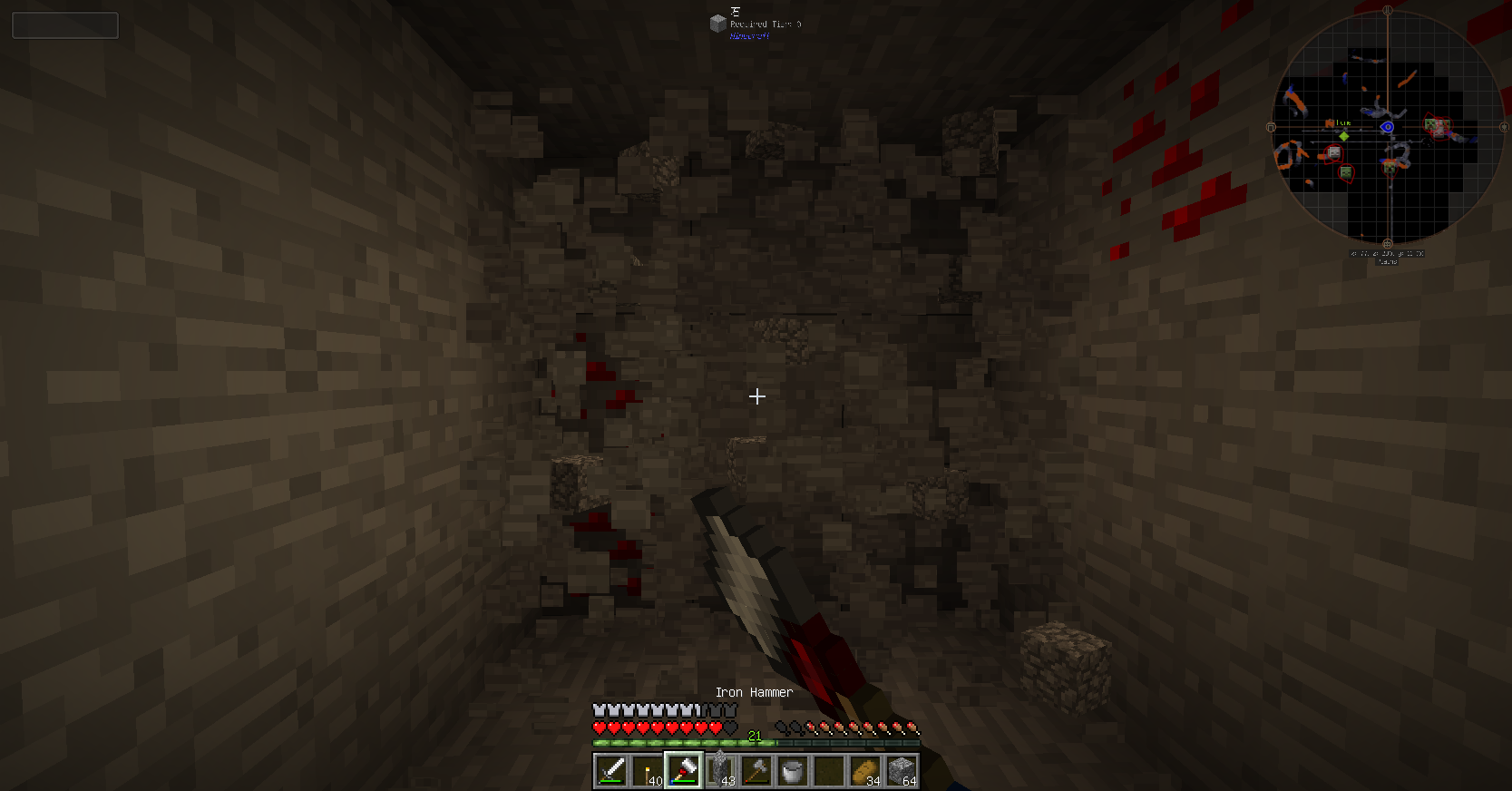Click the green diamond waypoint on minimap
The image size is (1512, 791).
[x=1344, y=136]
